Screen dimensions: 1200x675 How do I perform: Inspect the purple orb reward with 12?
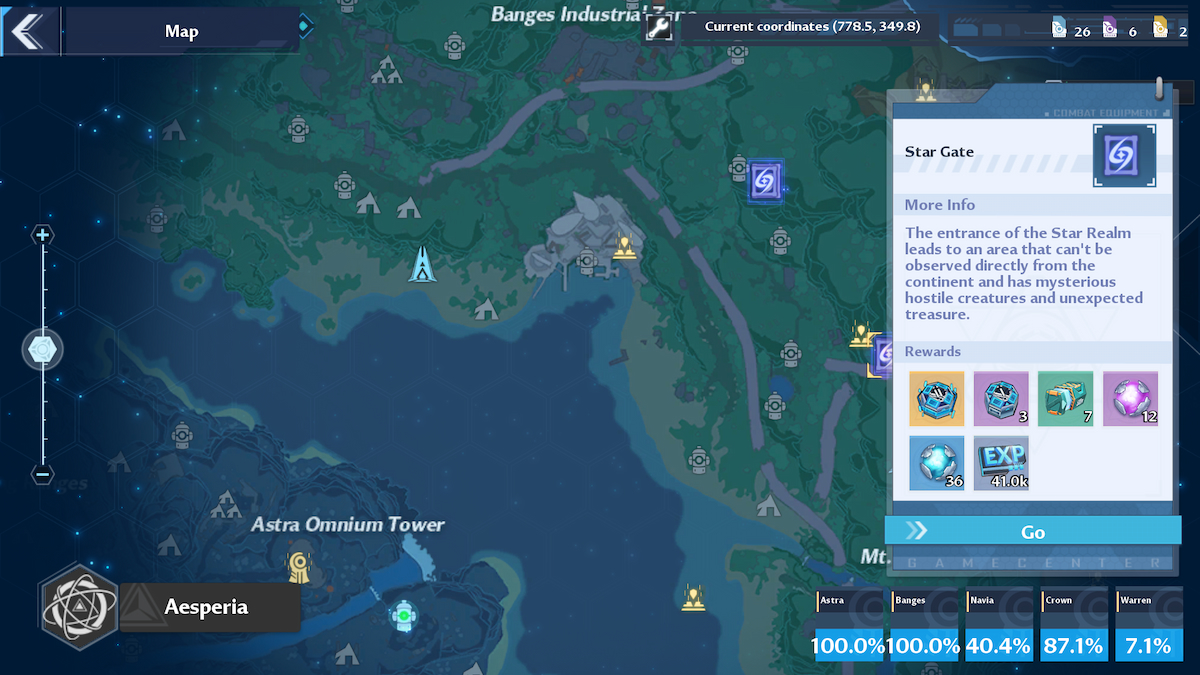(x=1130, y=399)
